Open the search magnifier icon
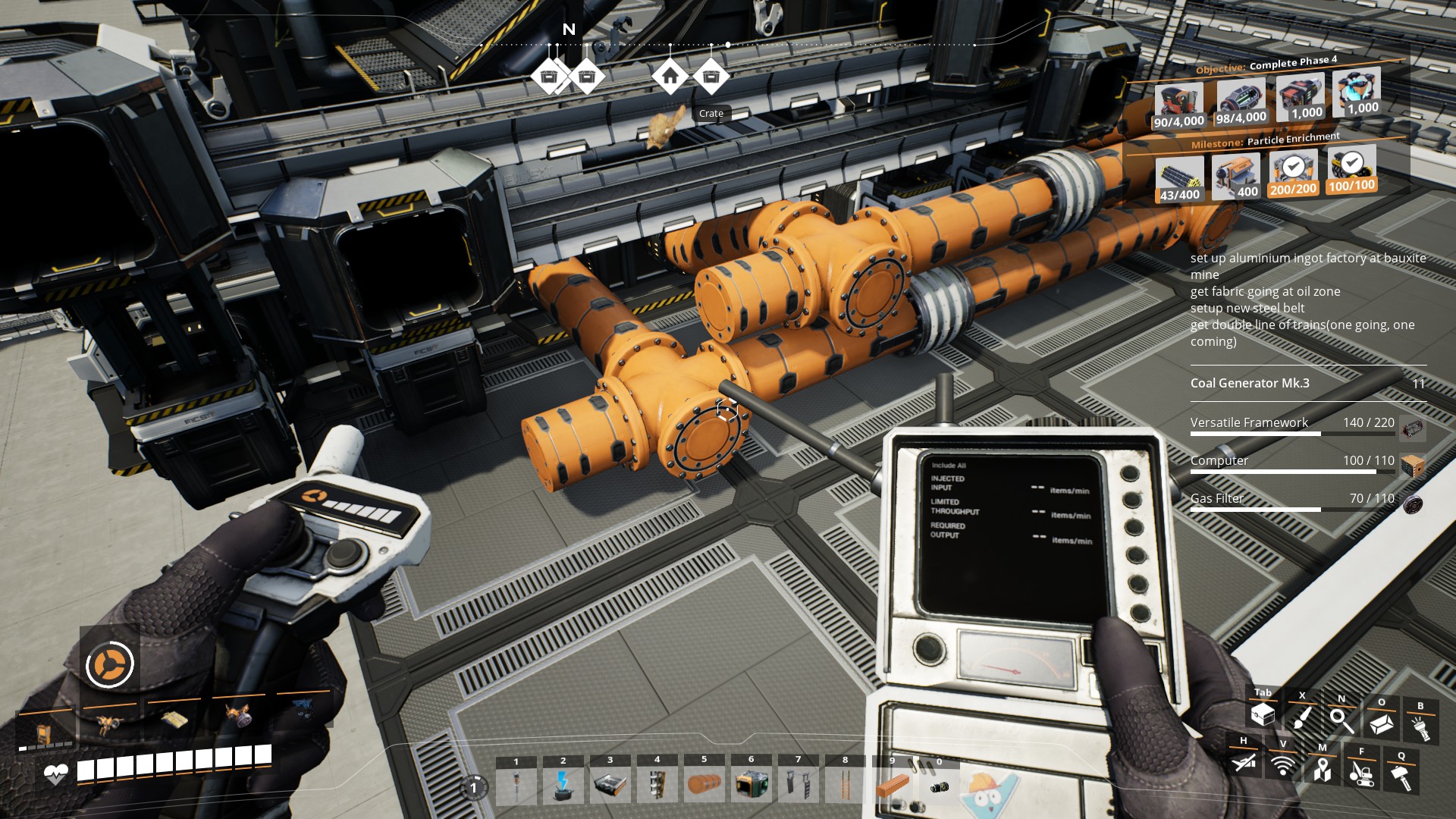Screen dimensions: 1456x819 [x=1342, y=720]
